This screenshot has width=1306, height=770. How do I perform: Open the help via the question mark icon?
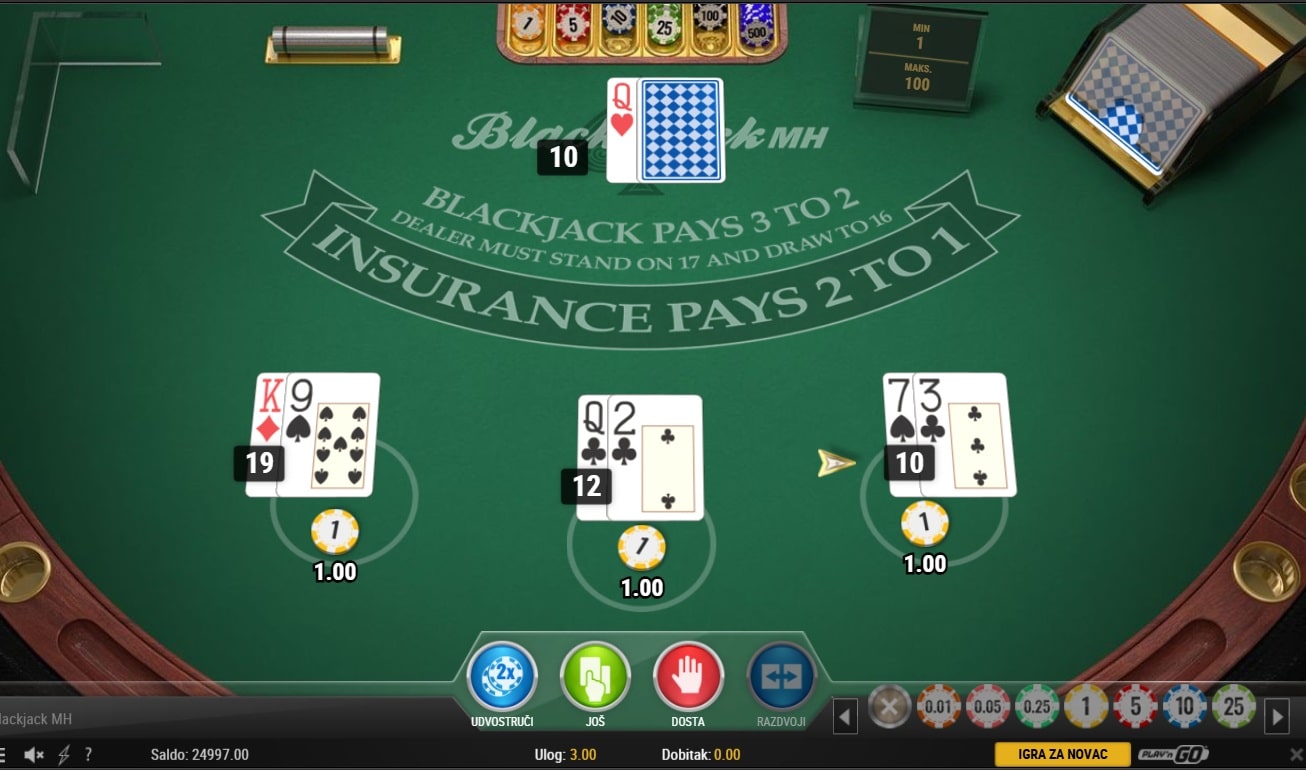(90, 755)
